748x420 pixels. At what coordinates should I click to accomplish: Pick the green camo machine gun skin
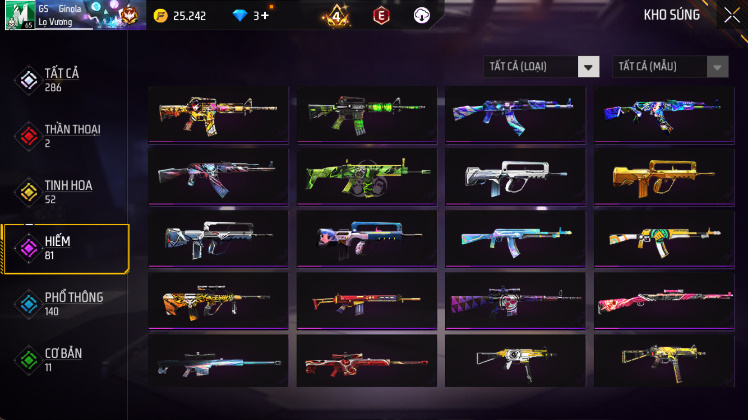[367, 174]
